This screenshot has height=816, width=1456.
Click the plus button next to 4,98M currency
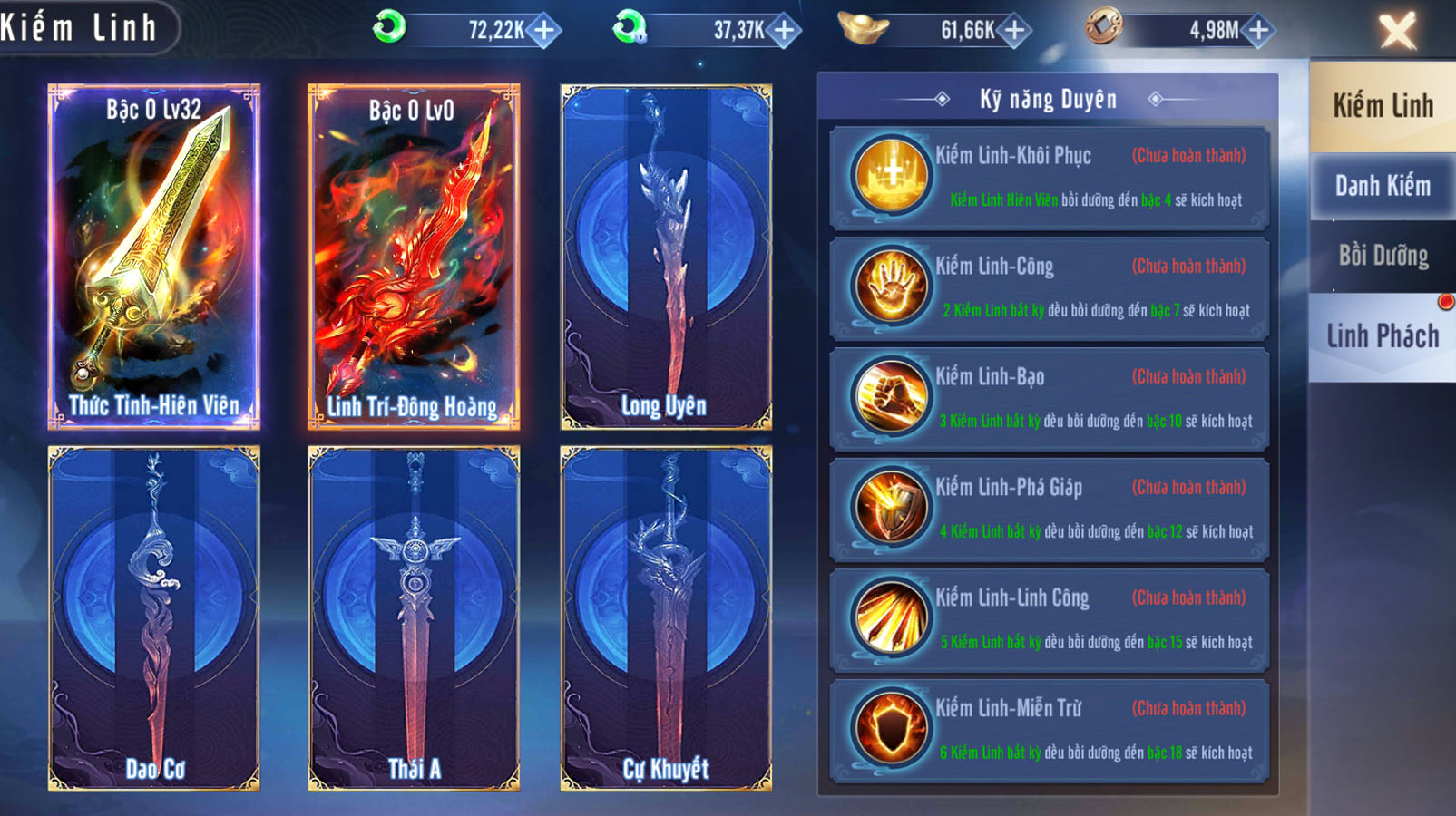(x=1256, y=30)
